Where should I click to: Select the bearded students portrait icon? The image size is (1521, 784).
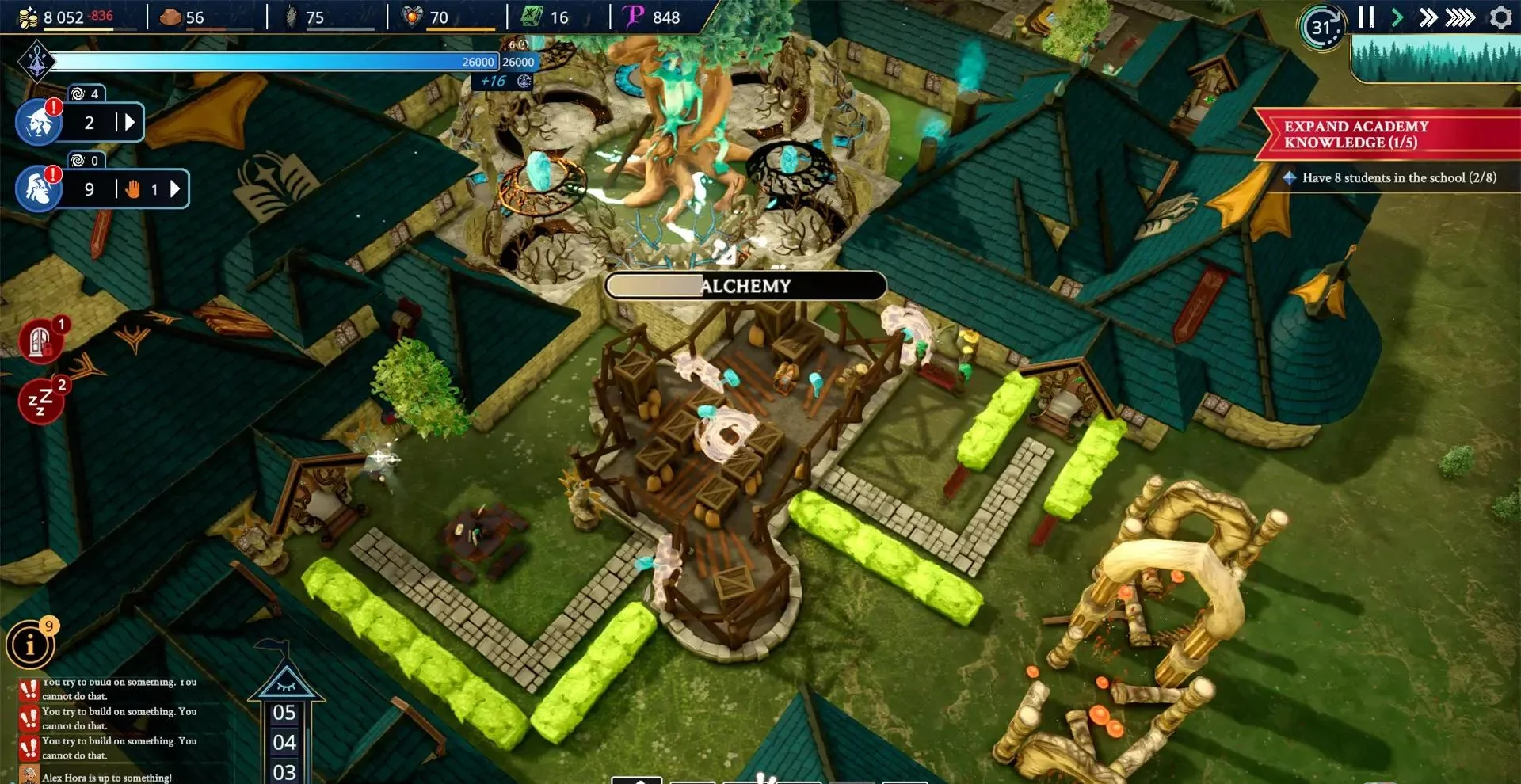39,189
